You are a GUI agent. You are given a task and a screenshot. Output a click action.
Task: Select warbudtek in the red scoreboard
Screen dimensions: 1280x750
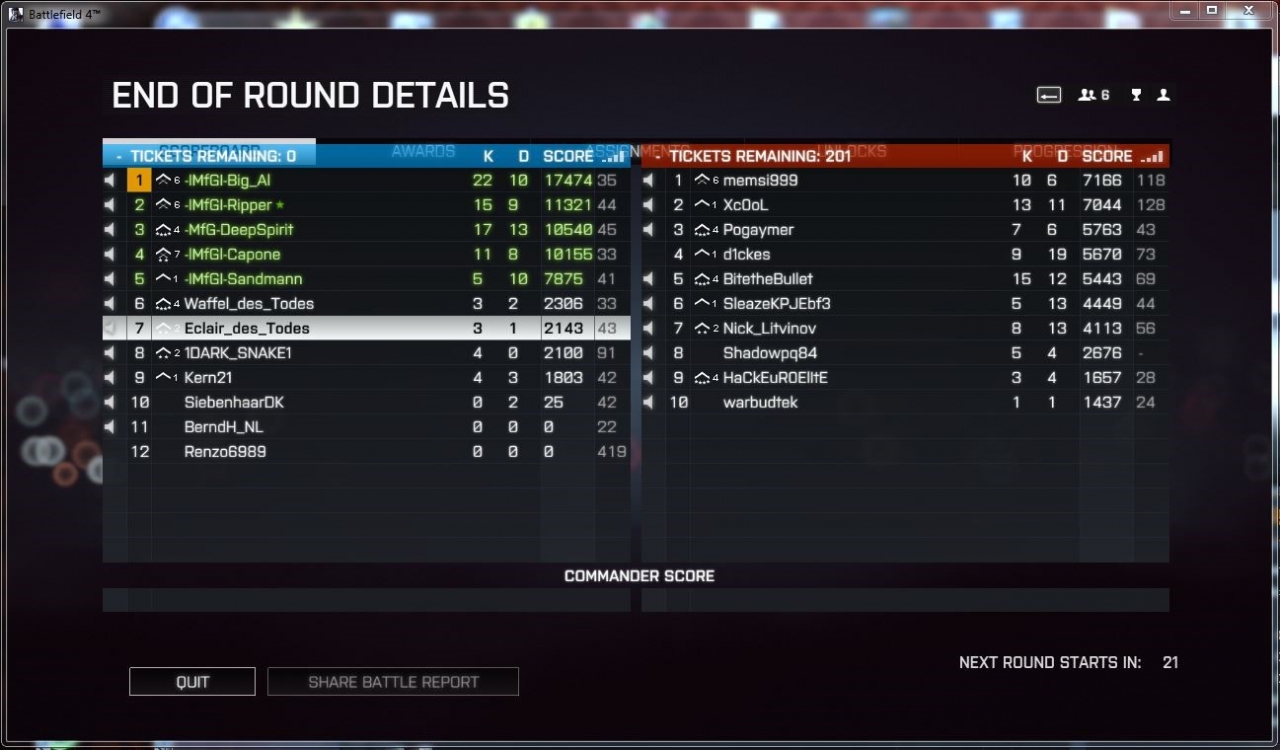[761, 403]
